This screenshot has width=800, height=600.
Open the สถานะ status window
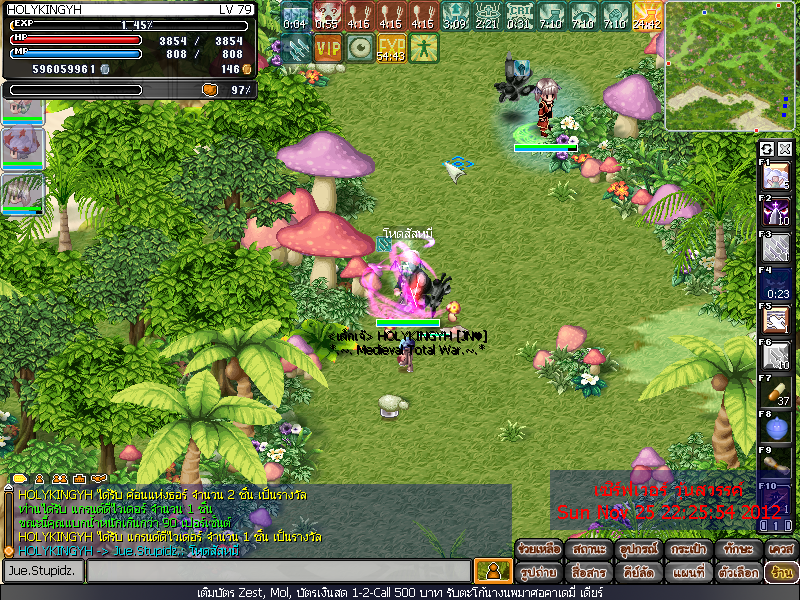tap(588, 549)
